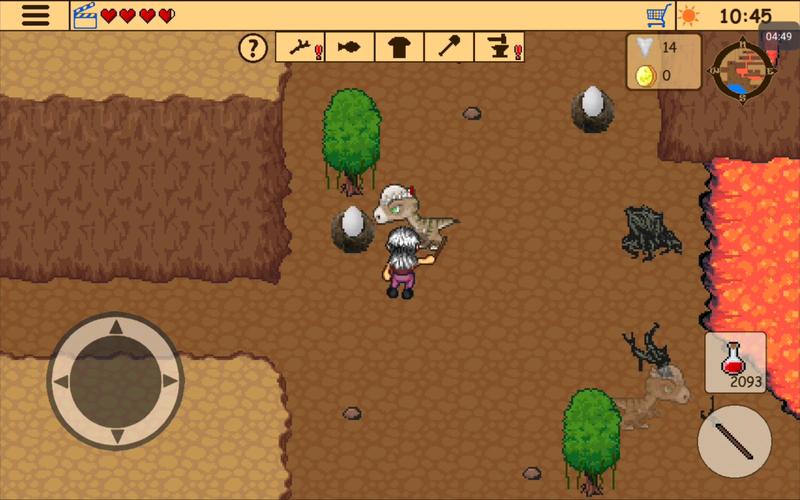Choose the shovel tools category
Image resolution: width=800 pixels, height=500 pixels.
(449, 47)
